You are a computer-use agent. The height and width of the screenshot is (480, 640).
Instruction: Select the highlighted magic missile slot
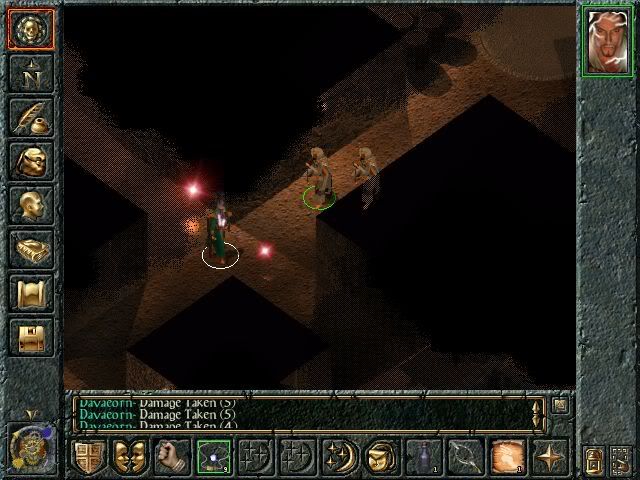tap(214, 457)
